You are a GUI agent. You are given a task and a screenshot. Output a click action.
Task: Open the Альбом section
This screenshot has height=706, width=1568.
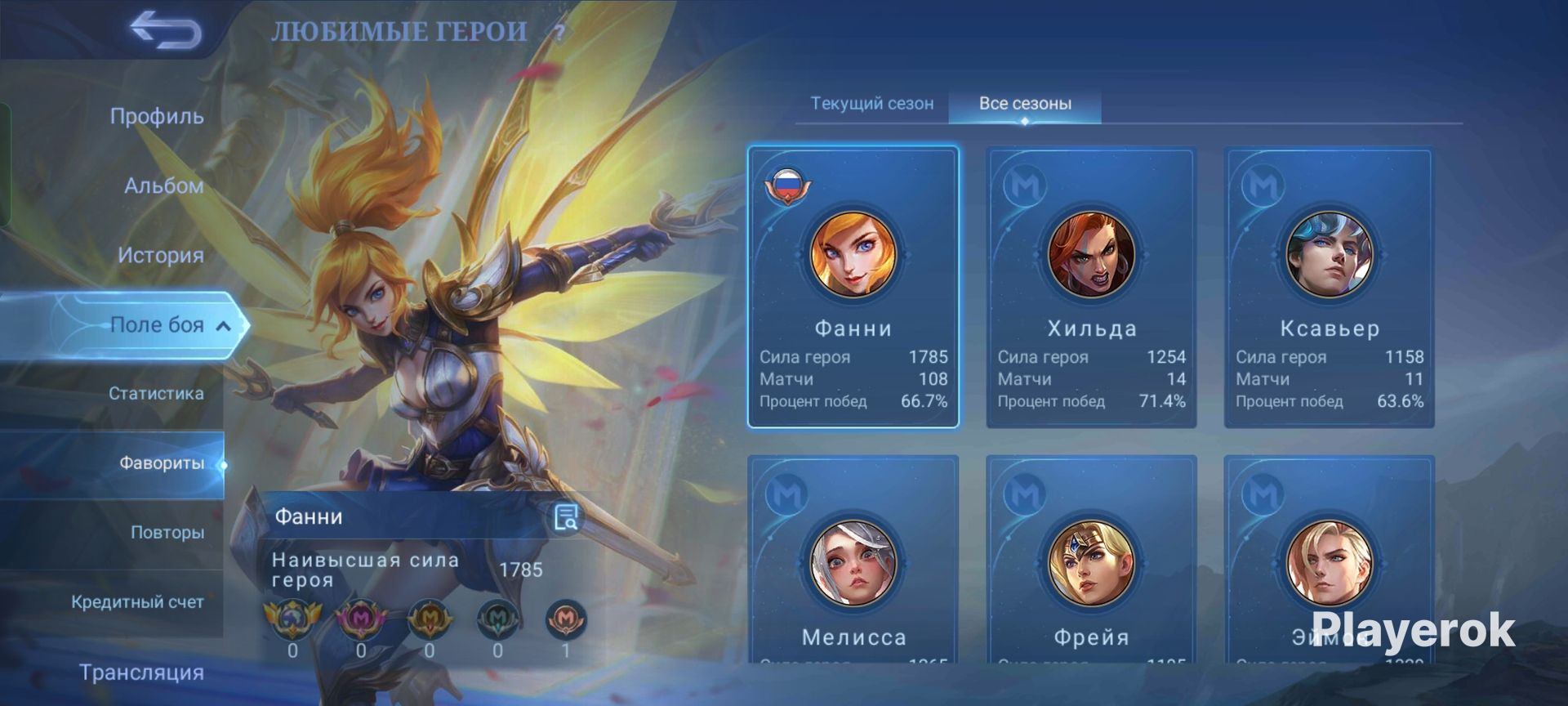tap(163, 185)
